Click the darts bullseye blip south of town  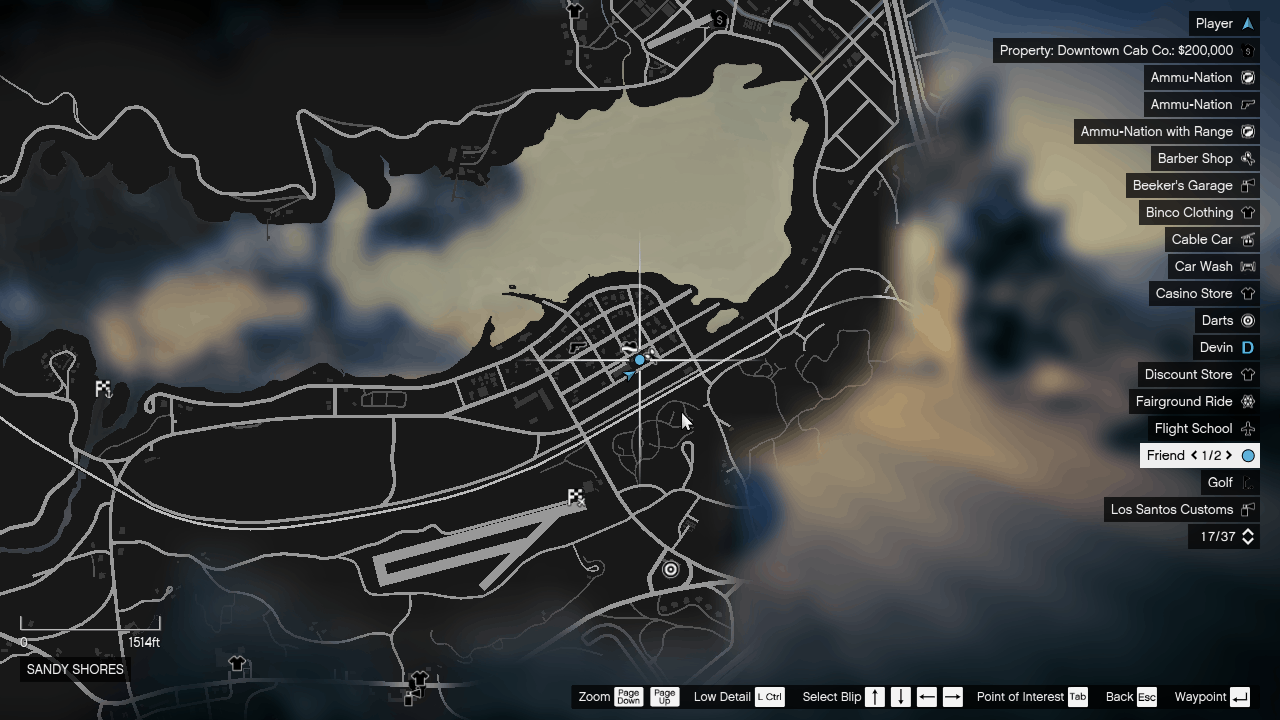670,569
